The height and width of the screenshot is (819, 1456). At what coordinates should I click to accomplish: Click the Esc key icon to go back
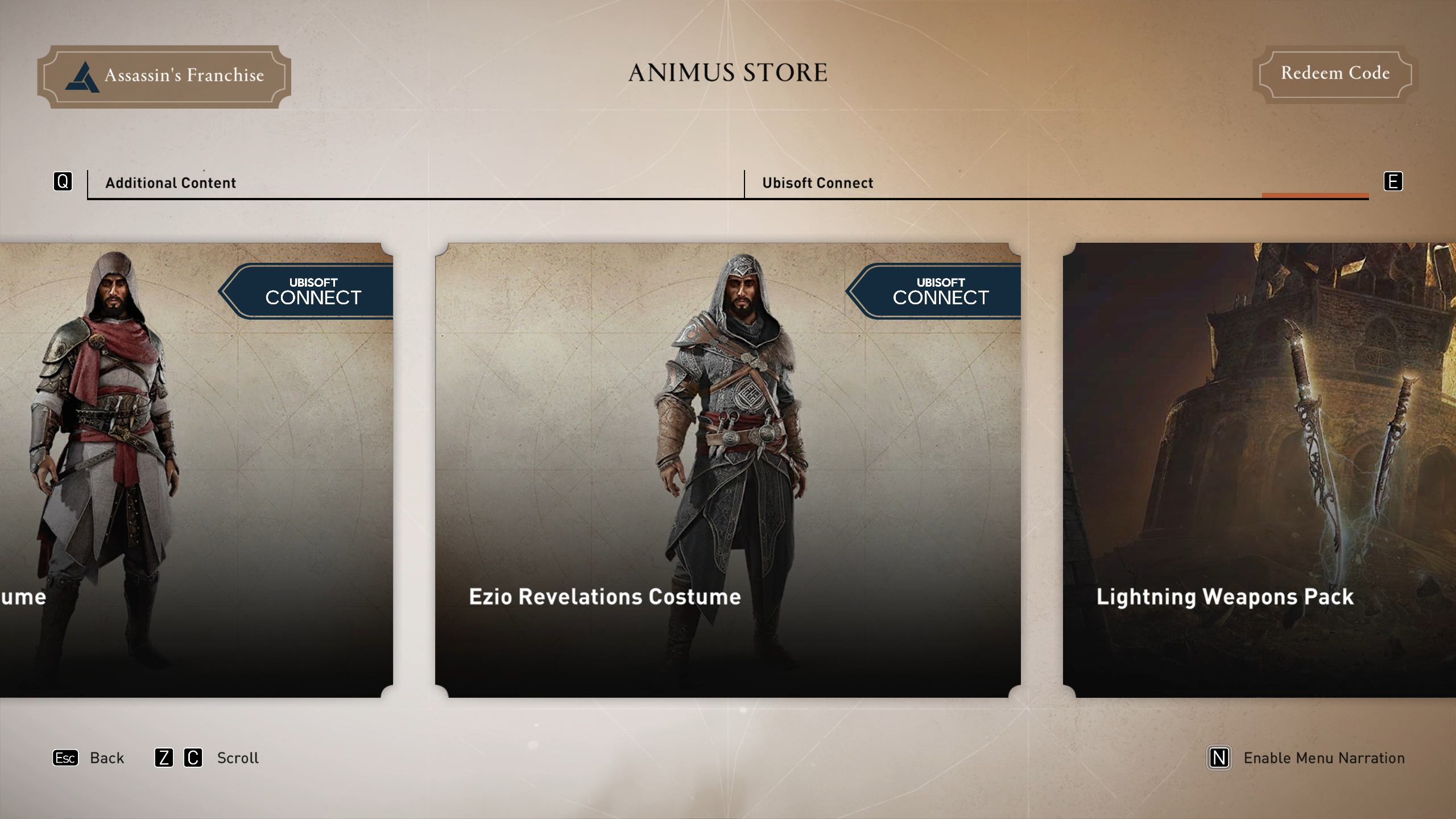point(65,758)
